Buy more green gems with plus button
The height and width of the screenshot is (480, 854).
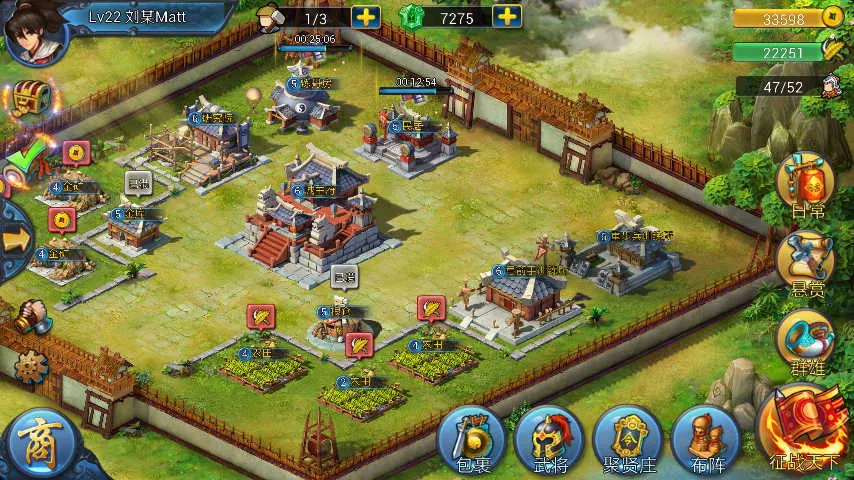pos(508,16)
